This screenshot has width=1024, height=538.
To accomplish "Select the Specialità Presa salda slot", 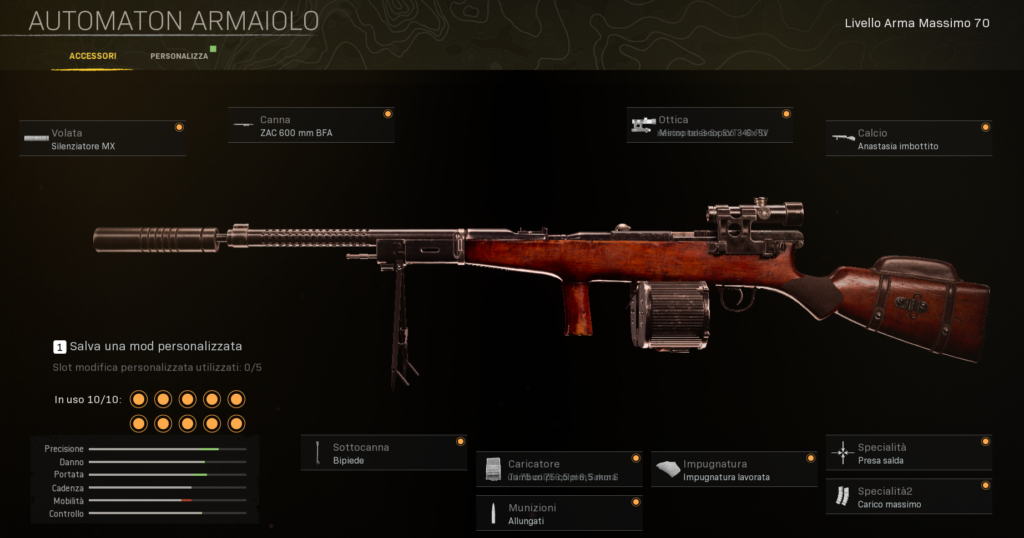I will [x=909, y=453].
